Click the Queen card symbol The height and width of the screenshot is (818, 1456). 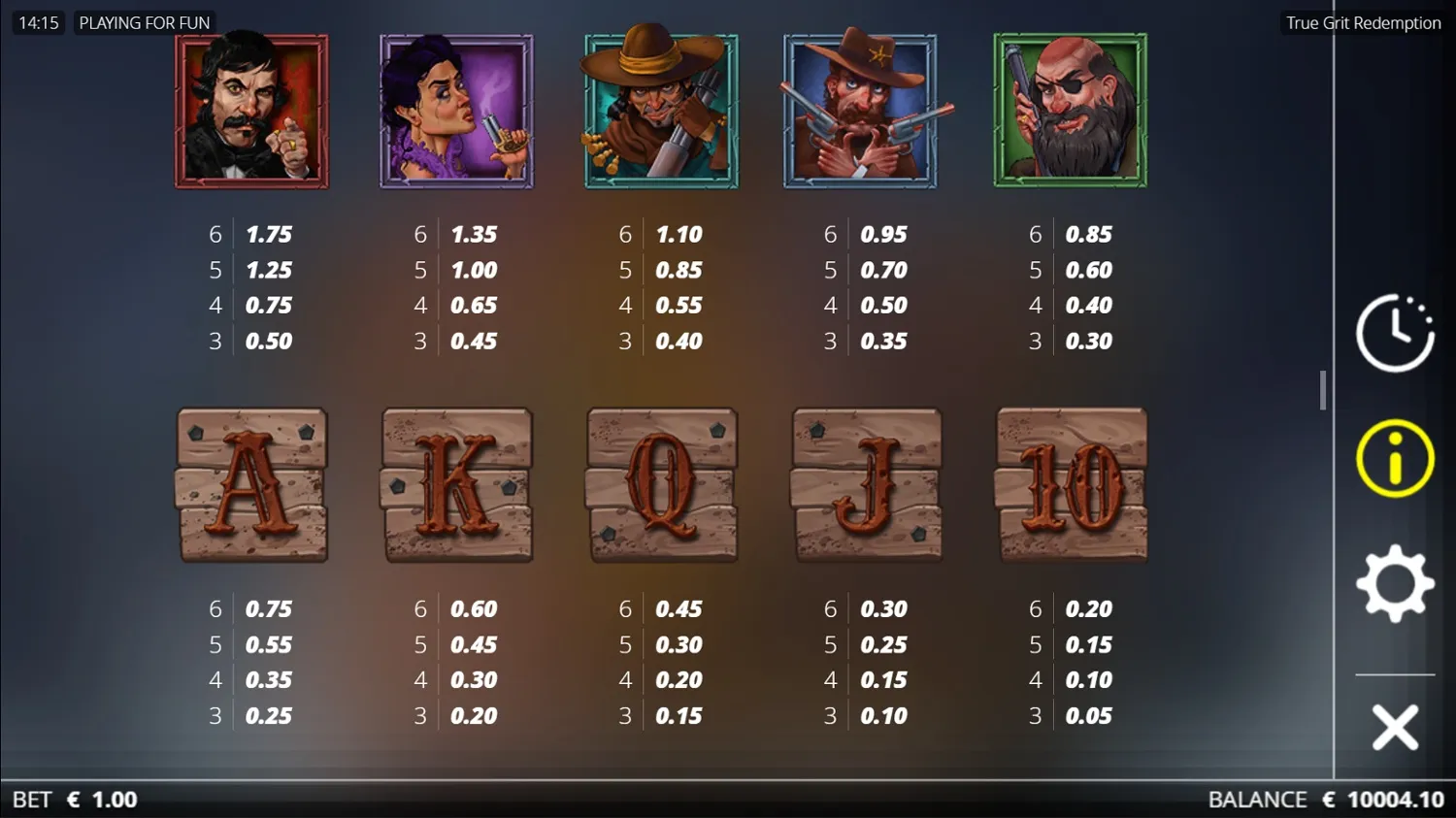661,485
